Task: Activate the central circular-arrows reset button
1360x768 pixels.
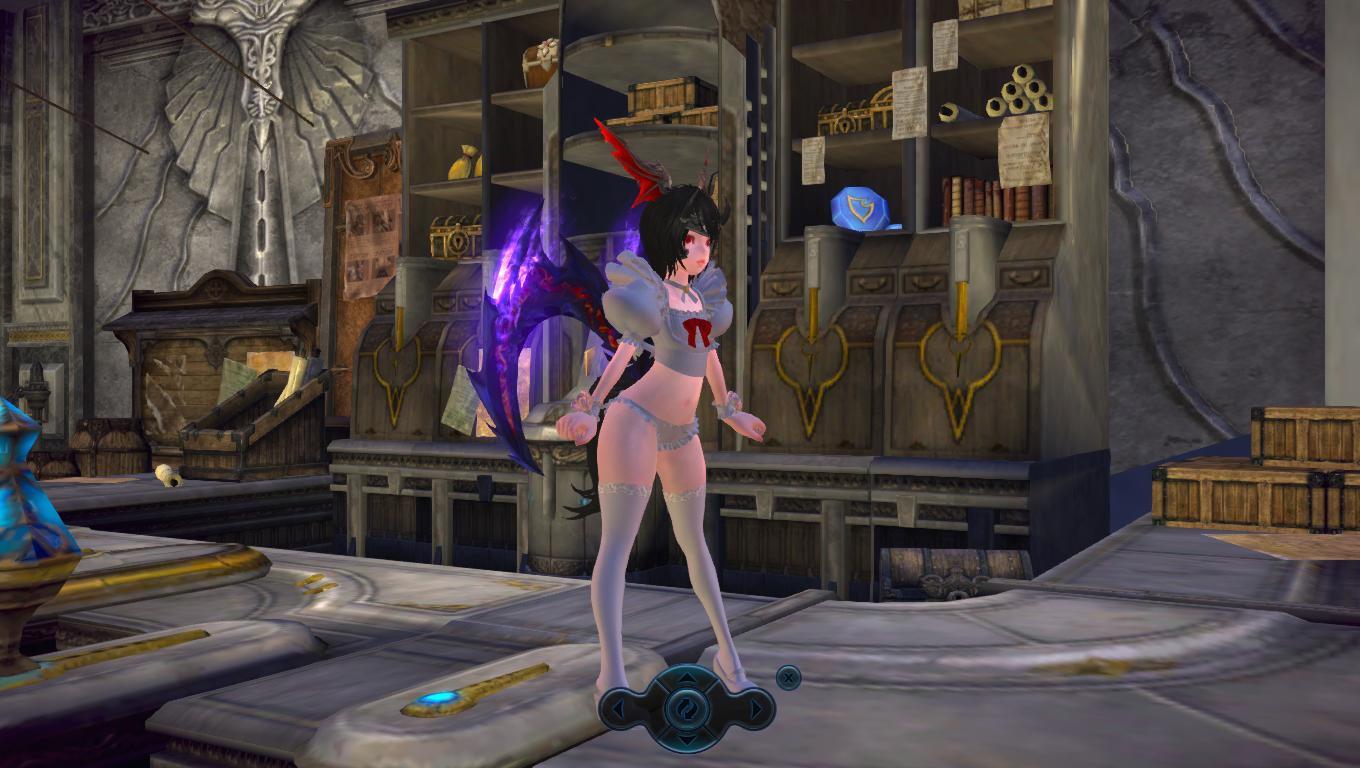Action: point(688,709)
